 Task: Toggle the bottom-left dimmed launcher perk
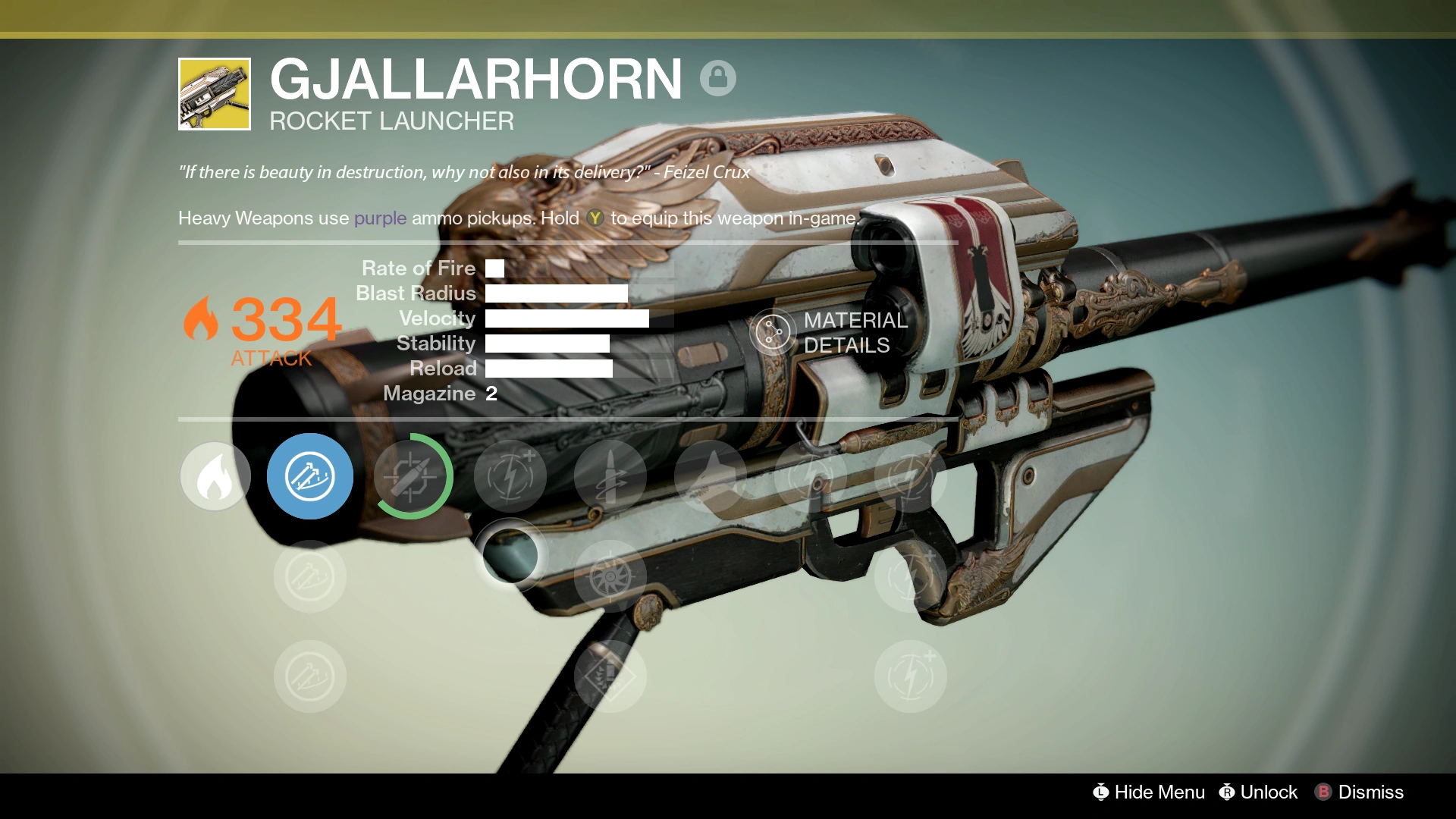(309, 676)
